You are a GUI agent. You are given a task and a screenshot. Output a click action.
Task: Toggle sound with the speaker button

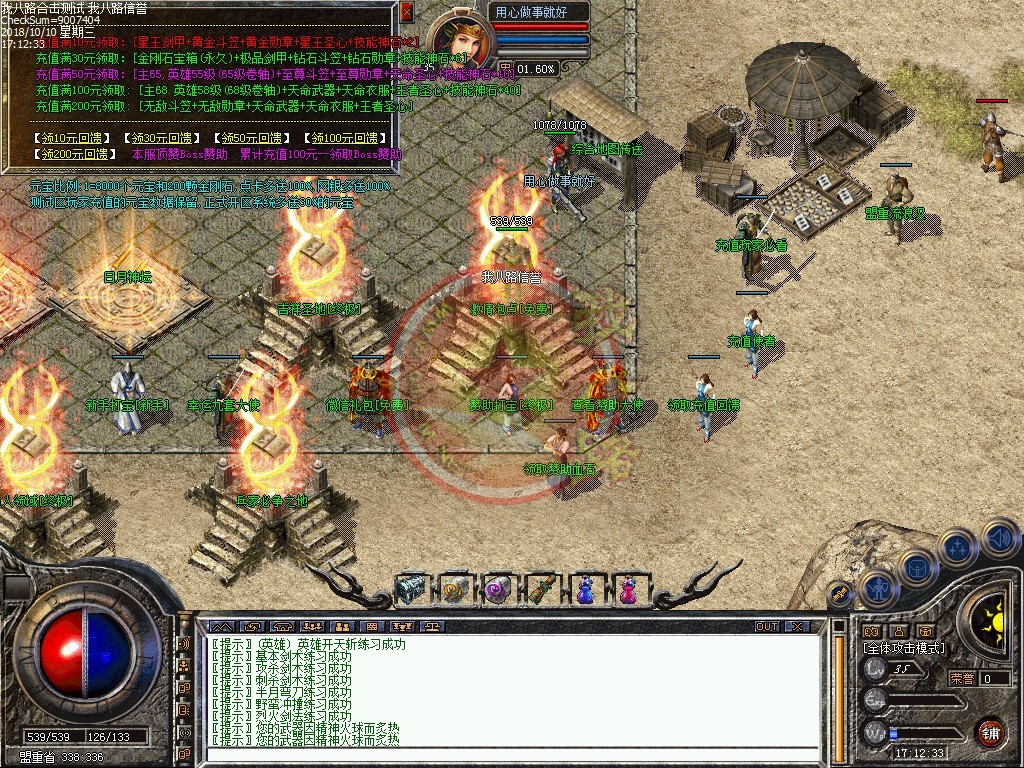point(998,537)
